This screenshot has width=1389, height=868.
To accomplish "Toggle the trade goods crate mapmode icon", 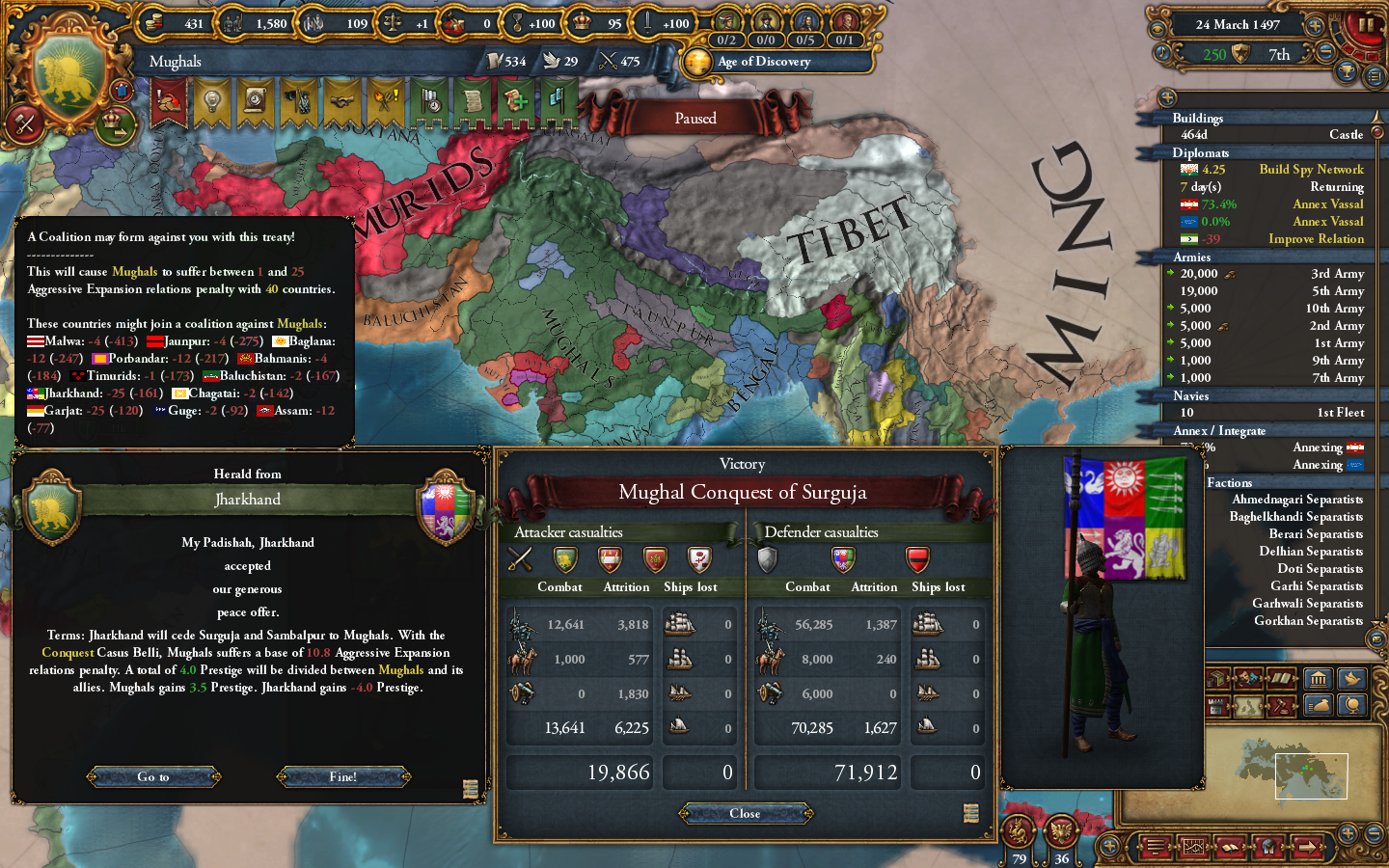I will [x=1216, y=679].
